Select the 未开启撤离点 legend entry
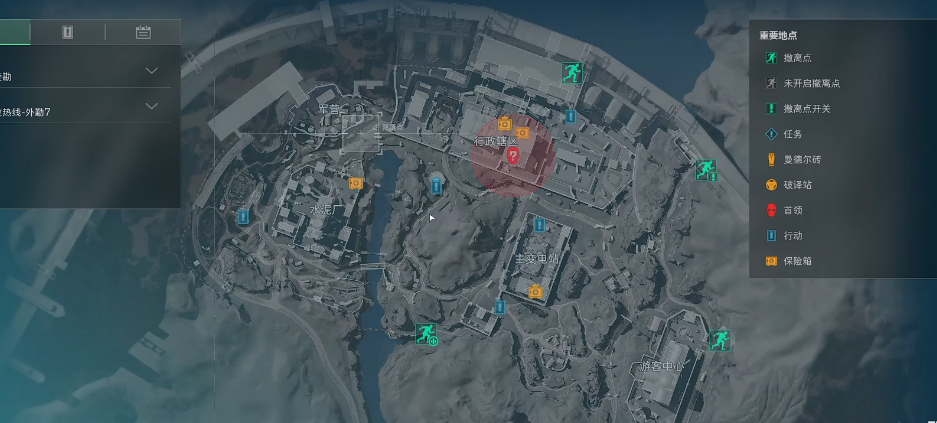 (810, 84)
